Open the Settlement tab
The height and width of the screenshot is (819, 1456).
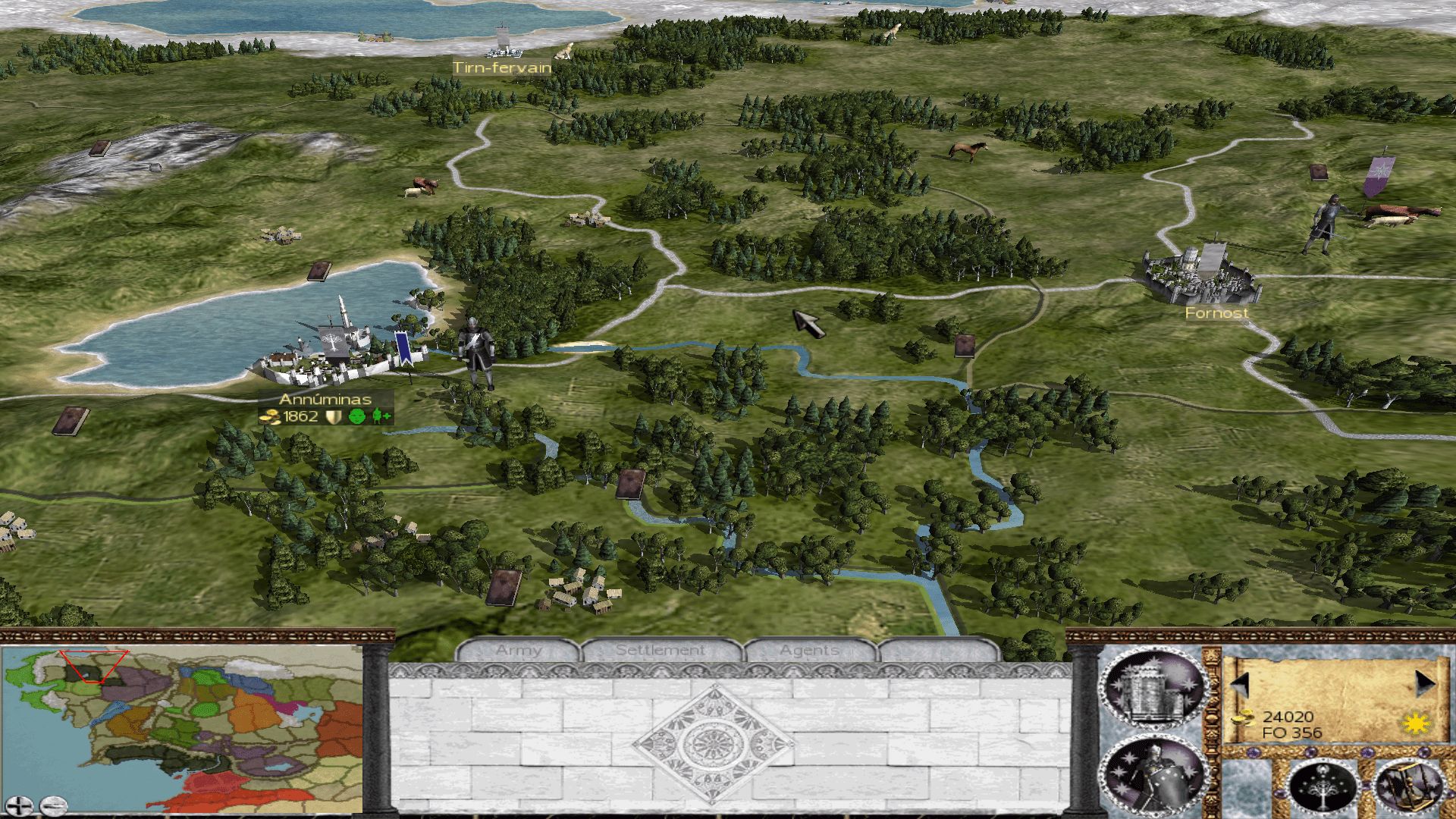coord(660,651)
